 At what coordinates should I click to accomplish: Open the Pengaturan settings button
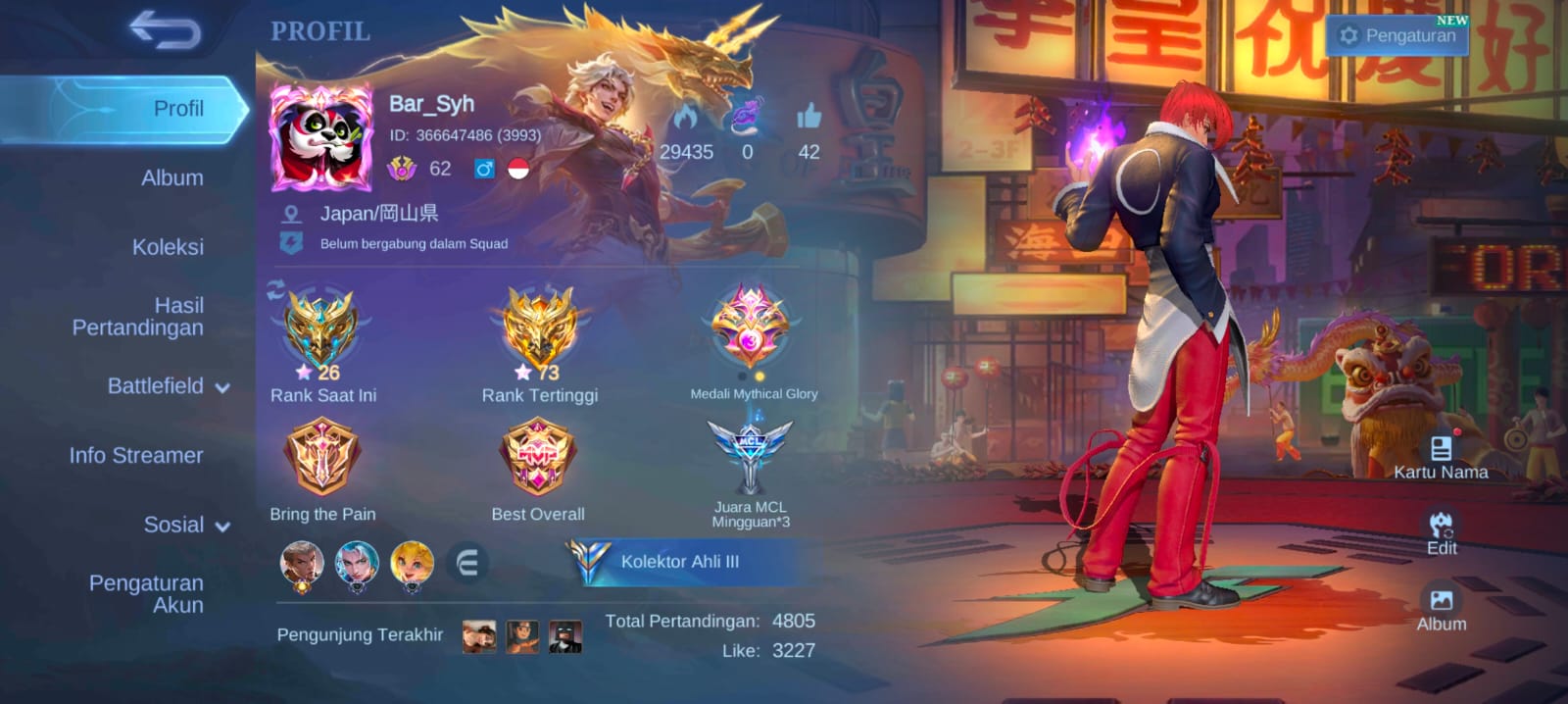click(1397, 35)
